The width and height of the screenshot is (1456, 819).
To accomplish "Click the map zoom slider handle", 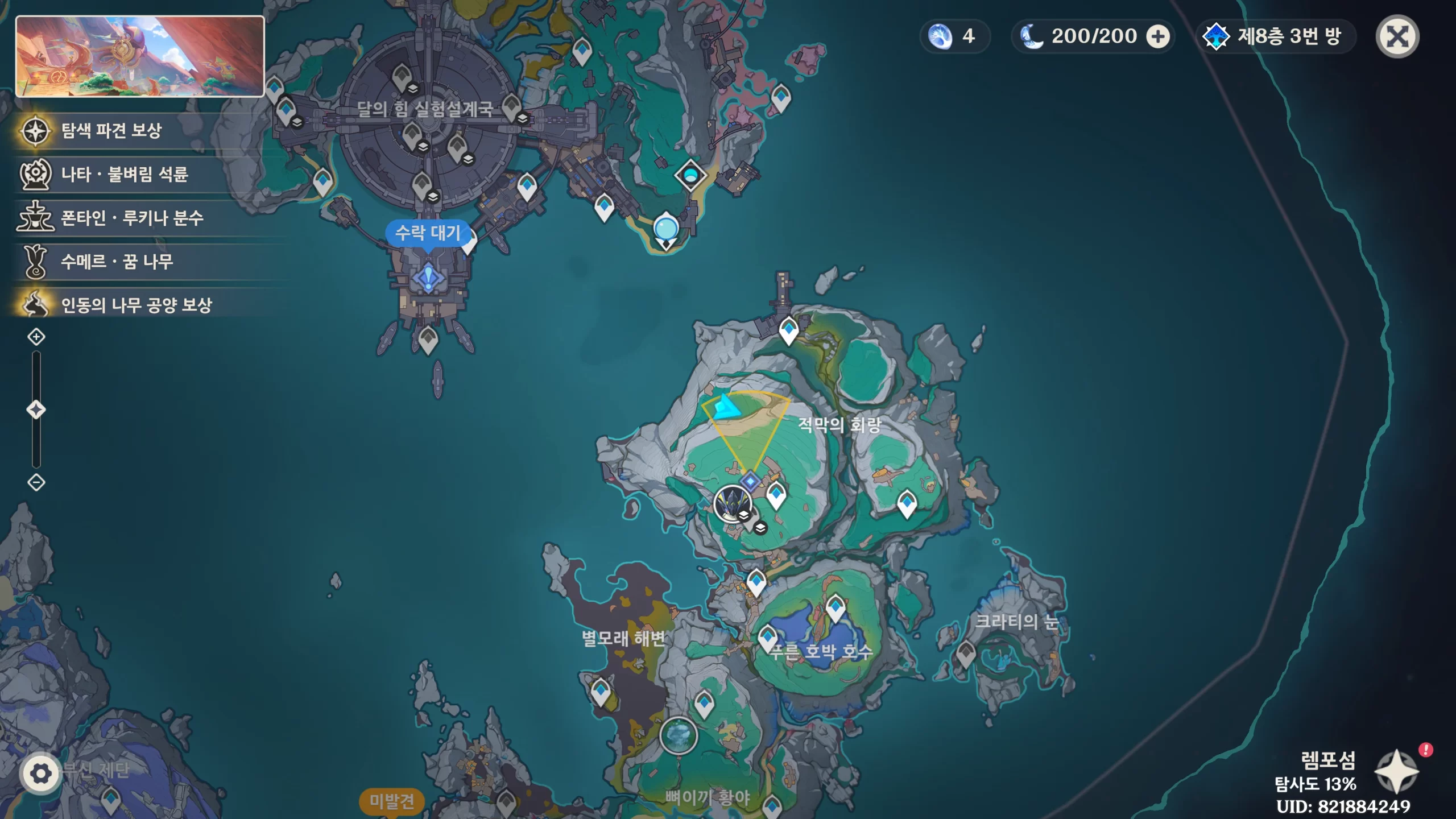I will [36, 410].
